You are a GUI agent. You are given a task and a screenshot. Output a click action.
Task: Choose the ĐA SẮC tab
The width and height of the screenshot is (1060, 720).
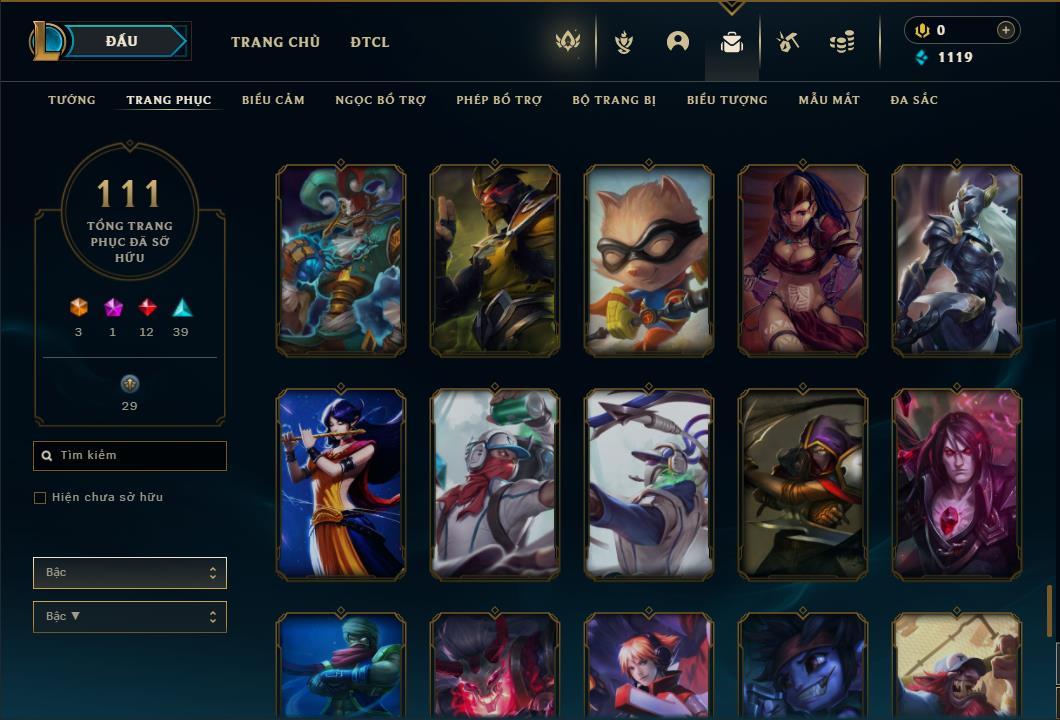(x=914, y=100)
